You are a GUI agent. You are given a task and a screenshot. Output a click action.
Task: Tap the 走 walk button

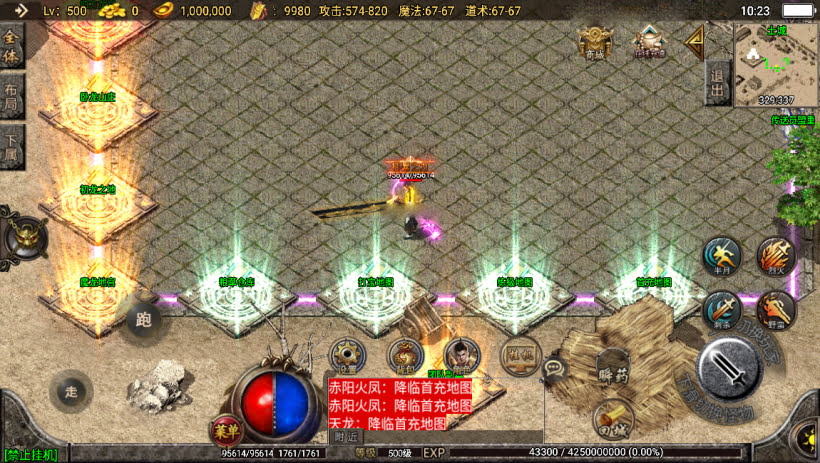(71, 389)
